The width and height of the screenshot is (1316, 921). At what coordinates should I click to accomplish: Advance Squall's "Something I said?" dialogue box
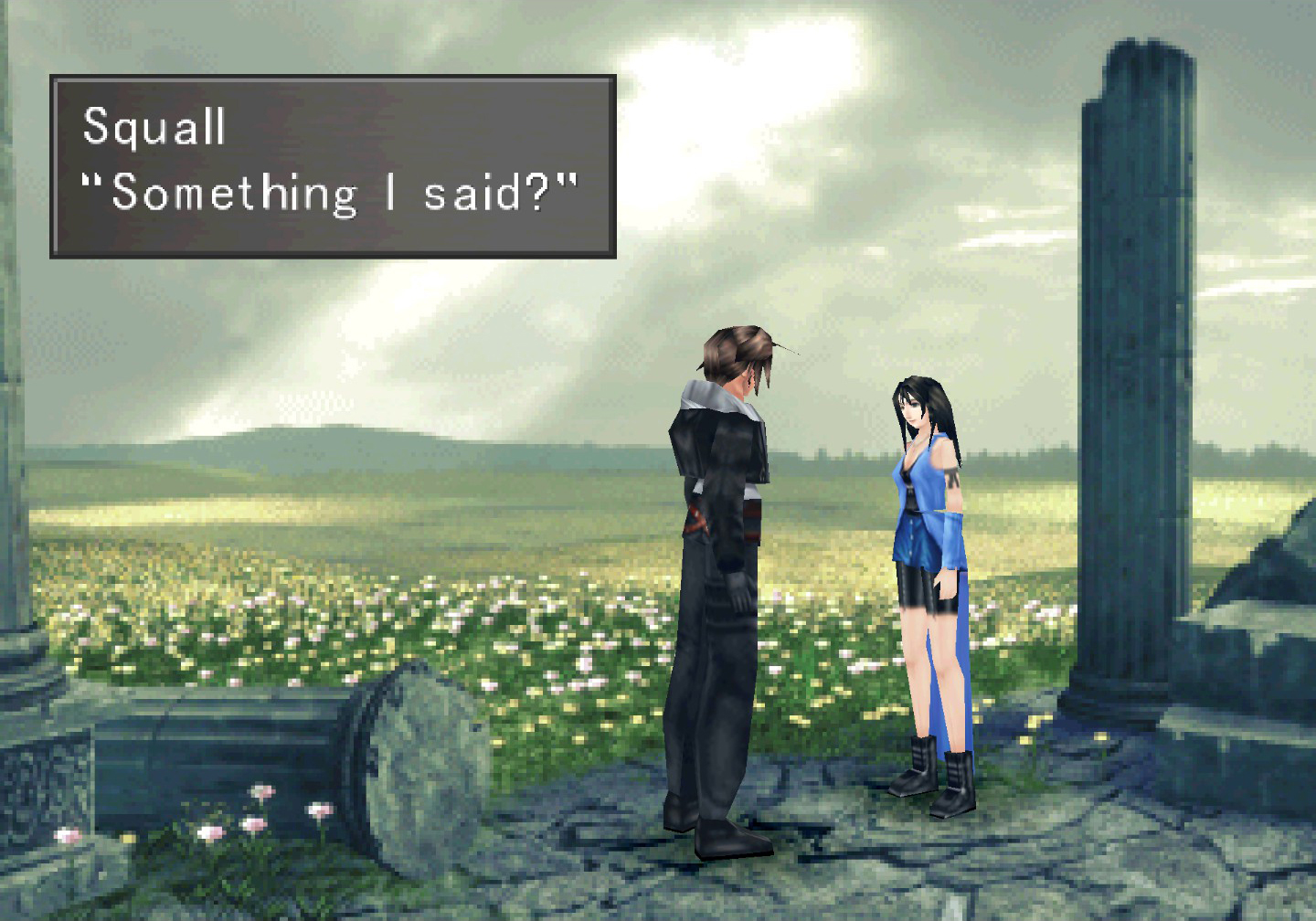(333, 166)
